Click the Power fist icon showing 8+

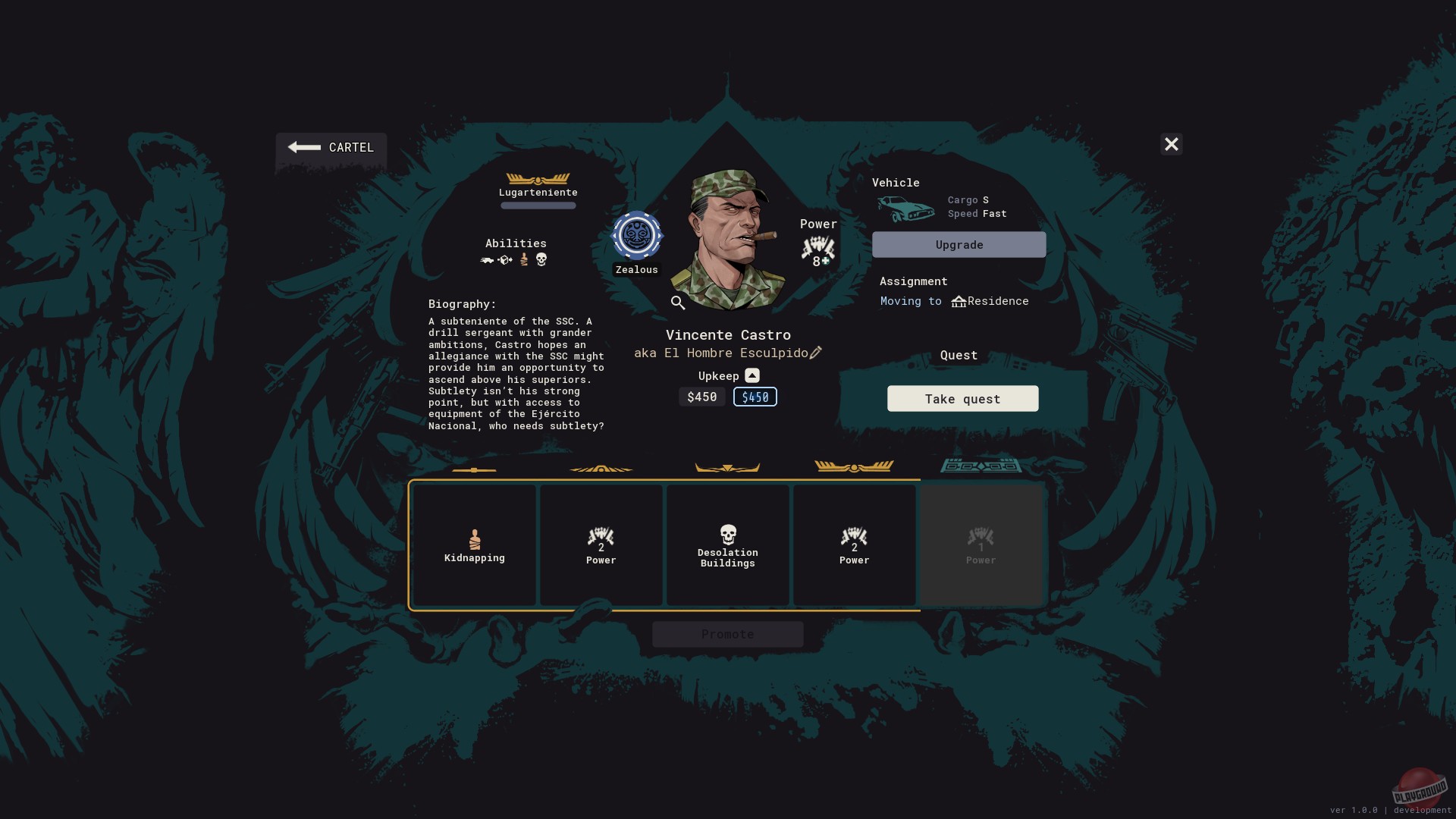817,248
